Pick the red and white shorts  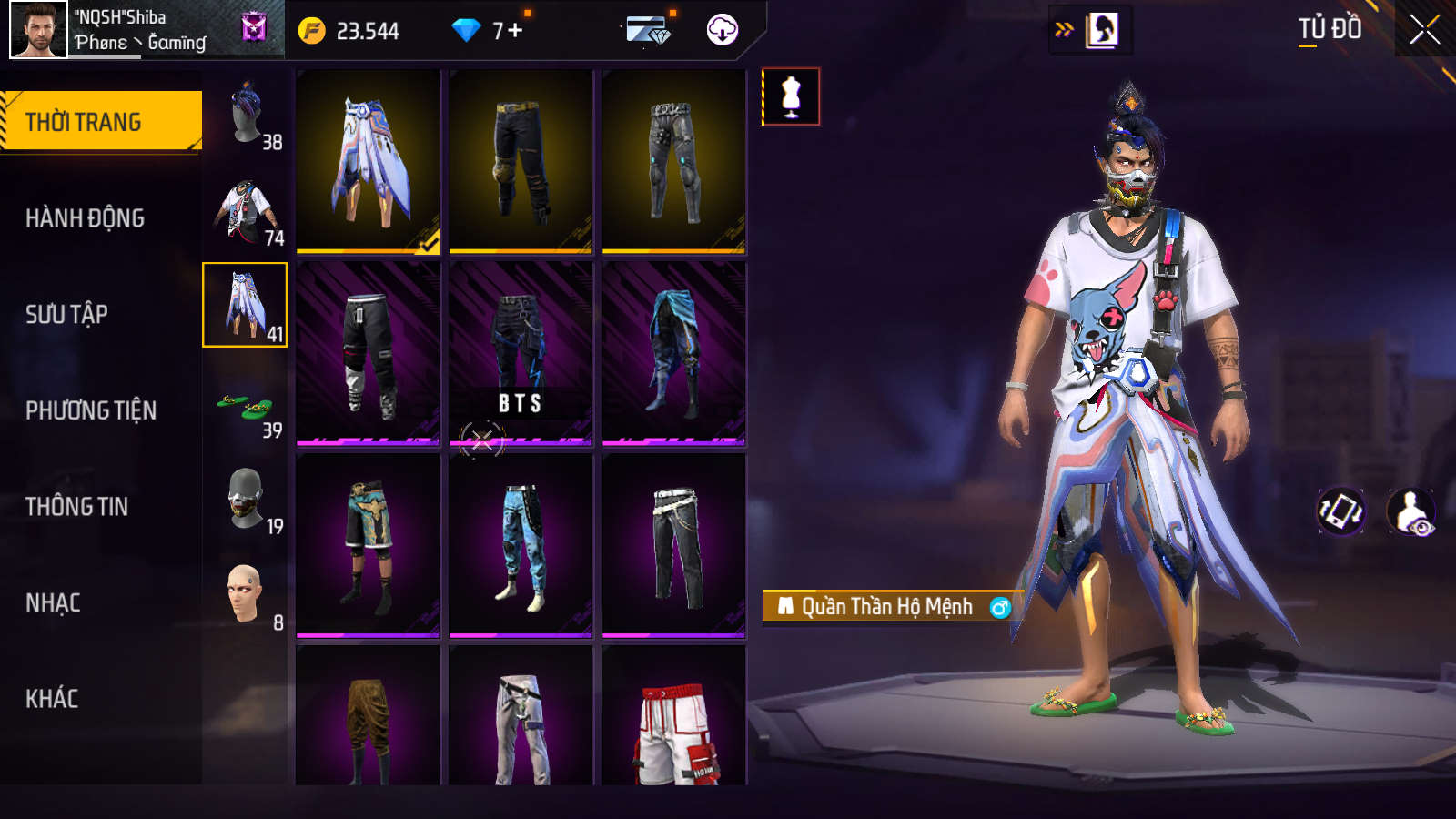coord(673,719)
